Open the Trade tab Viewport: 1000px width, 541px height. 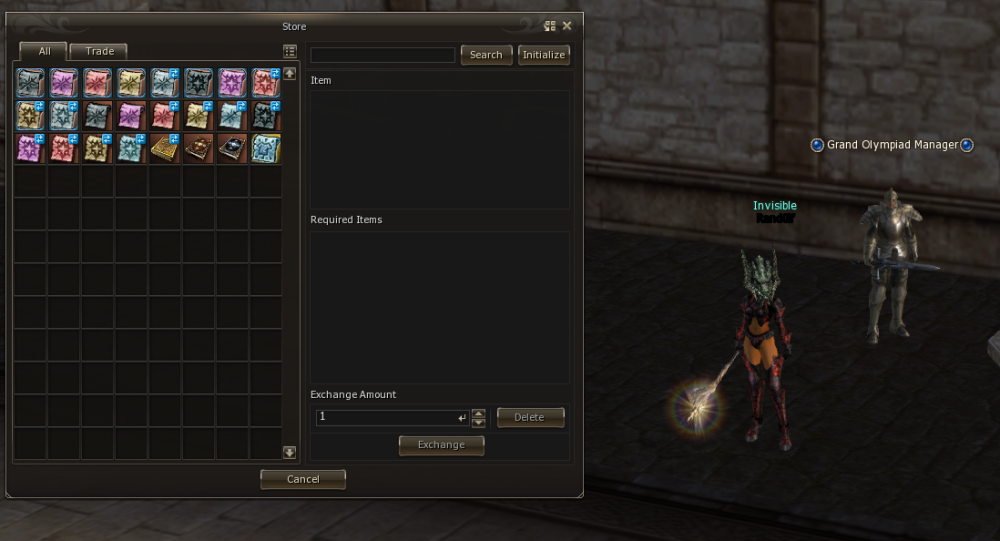click(100, 51)
